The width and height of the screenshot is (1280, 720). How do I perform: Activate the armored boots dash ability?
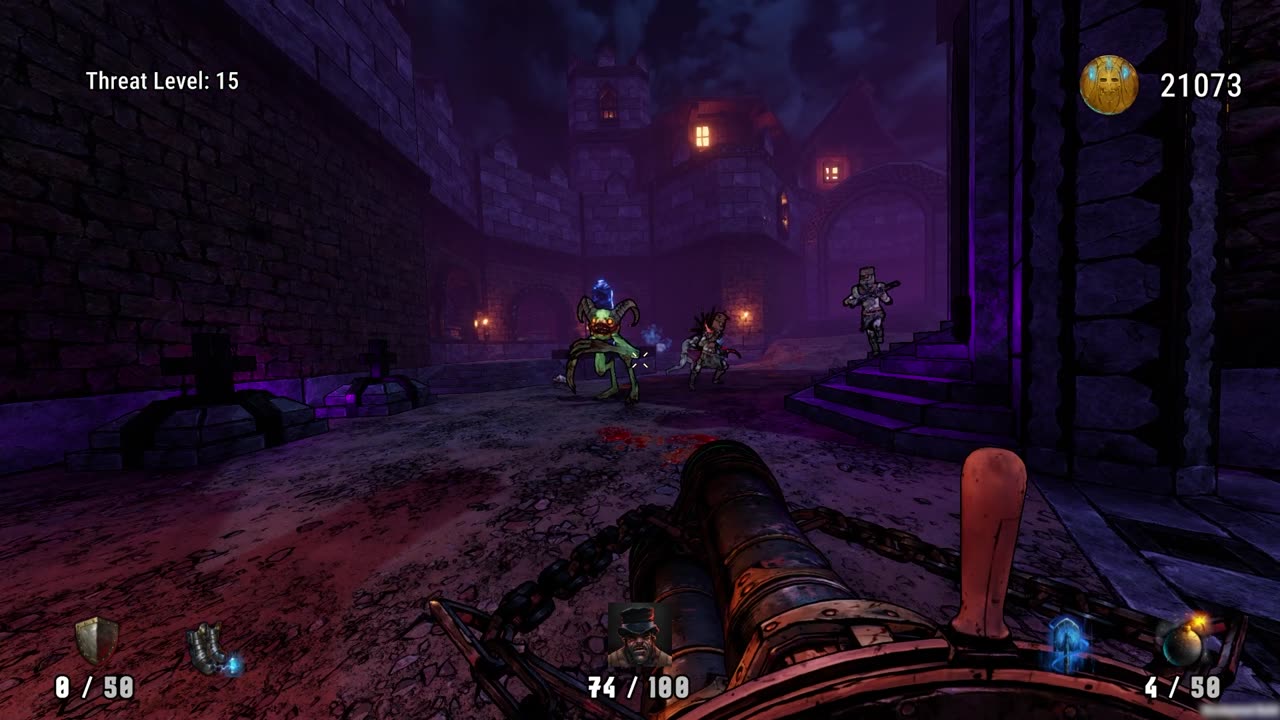point(212,647)
